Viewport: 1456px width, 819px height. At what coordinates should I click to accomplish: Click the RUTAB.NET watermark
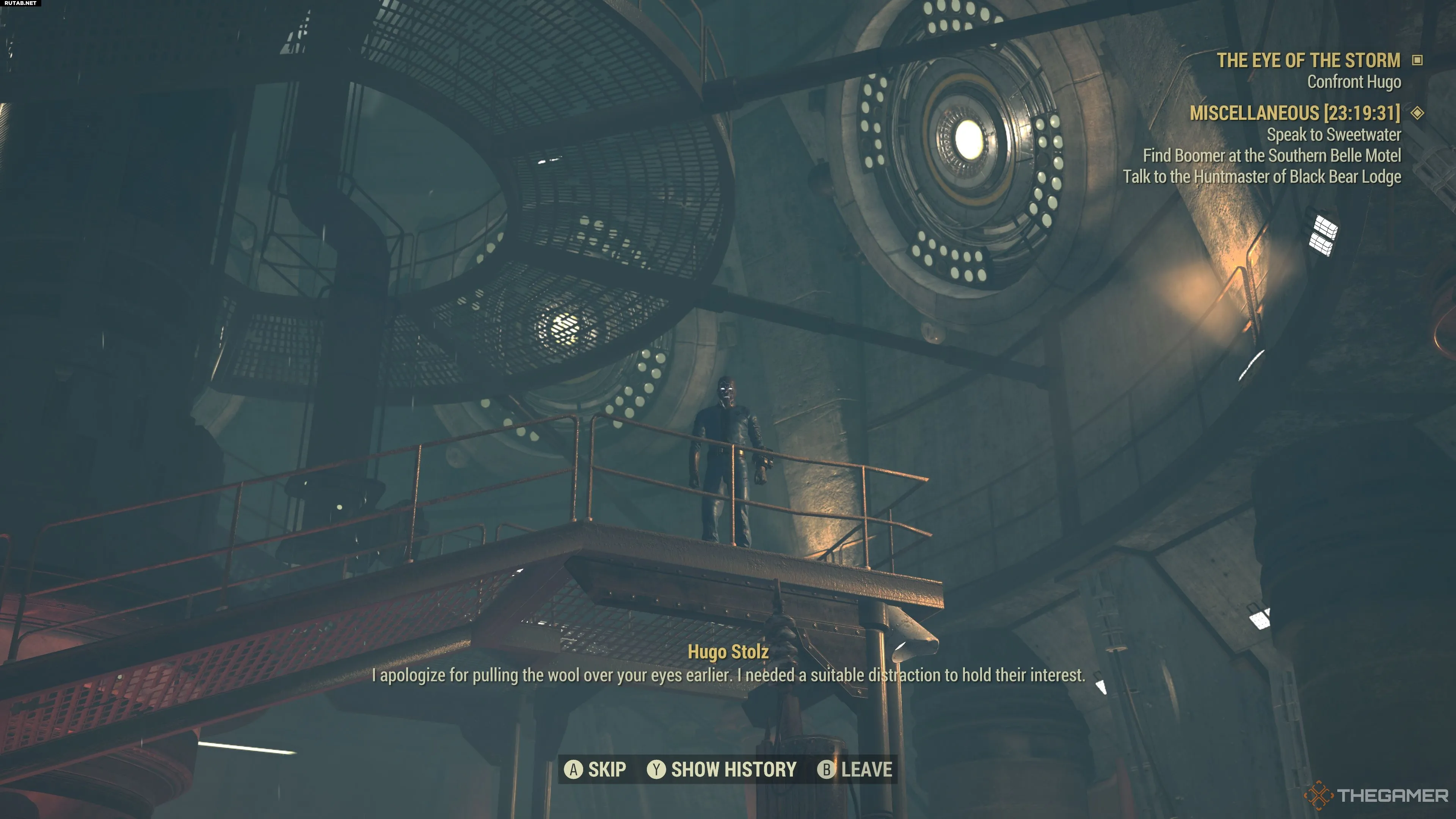[x=20, y=3]
